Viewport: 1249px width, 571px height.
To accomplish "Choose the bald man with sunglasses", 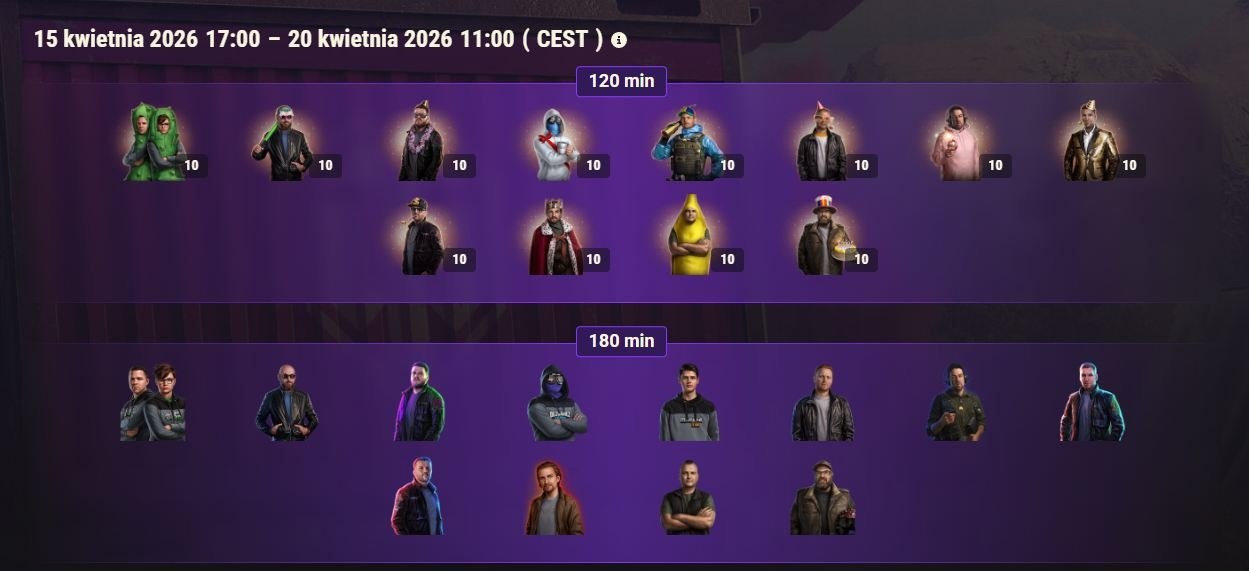I will (286, 403).
